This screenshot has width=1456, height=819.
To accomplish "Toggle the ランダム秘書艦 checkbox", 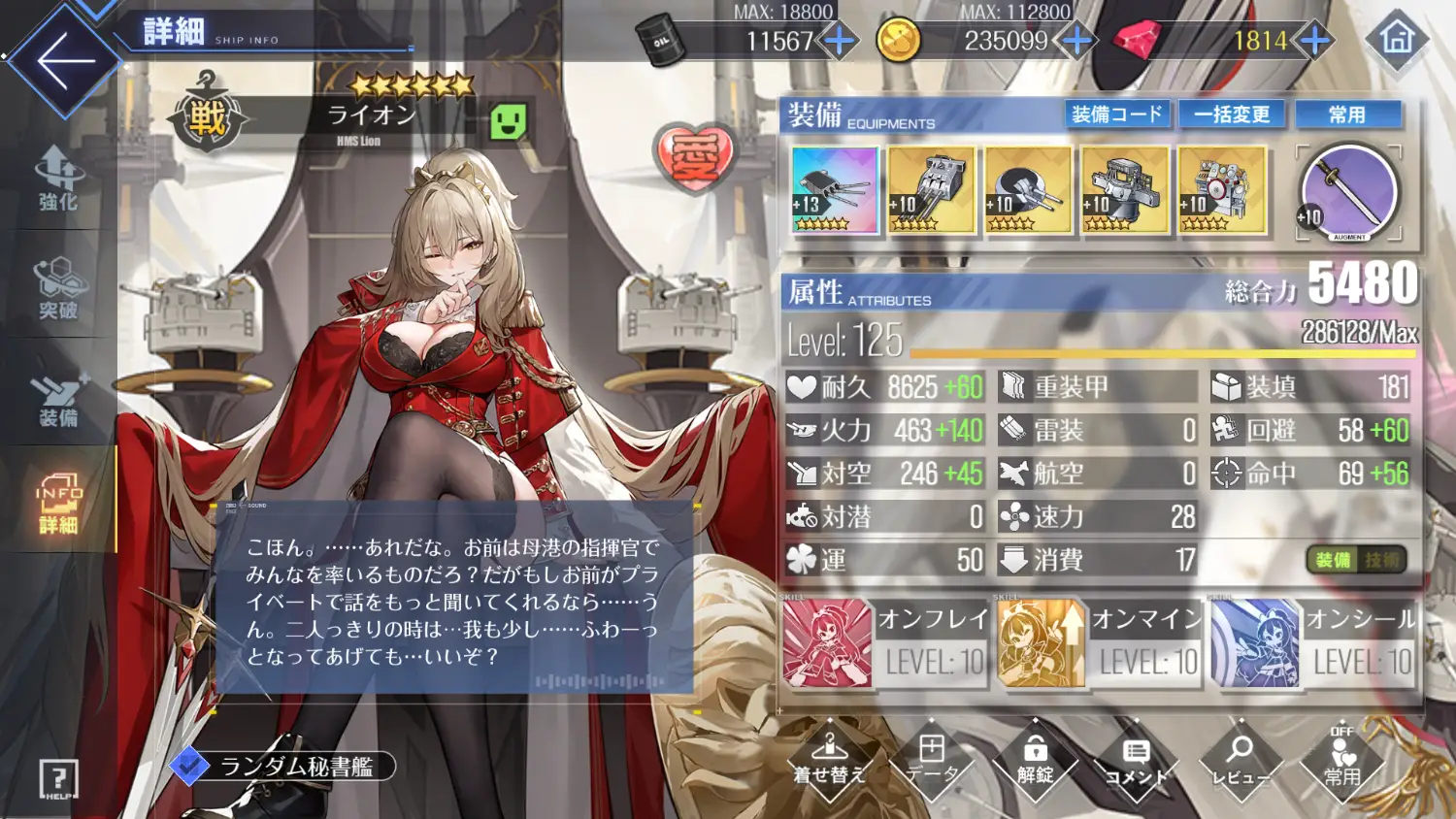I will pyautogui.click(x=189, y=767).
